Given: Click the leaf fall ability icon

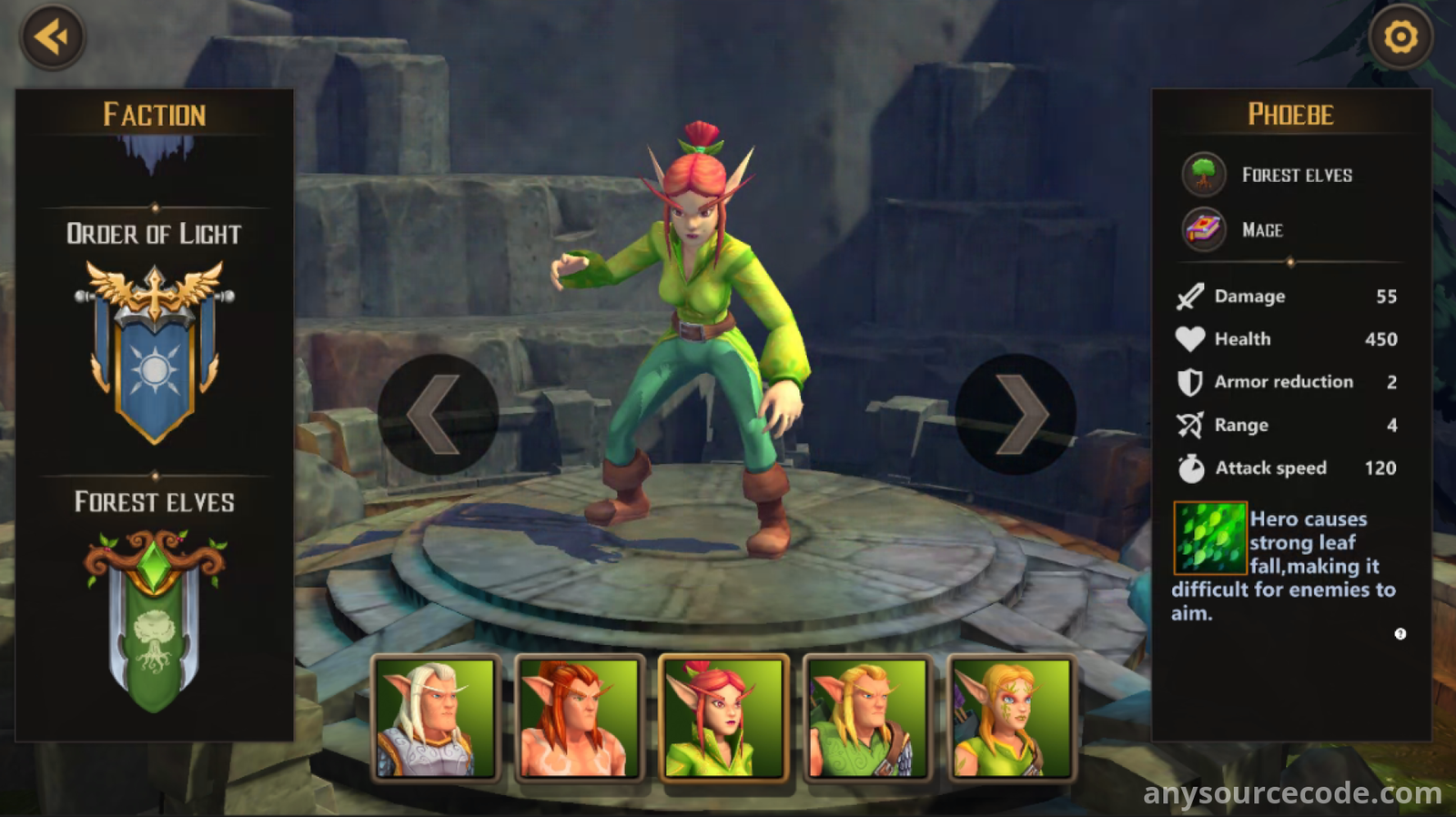Looking at the screenshot, I should pyautogui.click(x=1209, y=539).
